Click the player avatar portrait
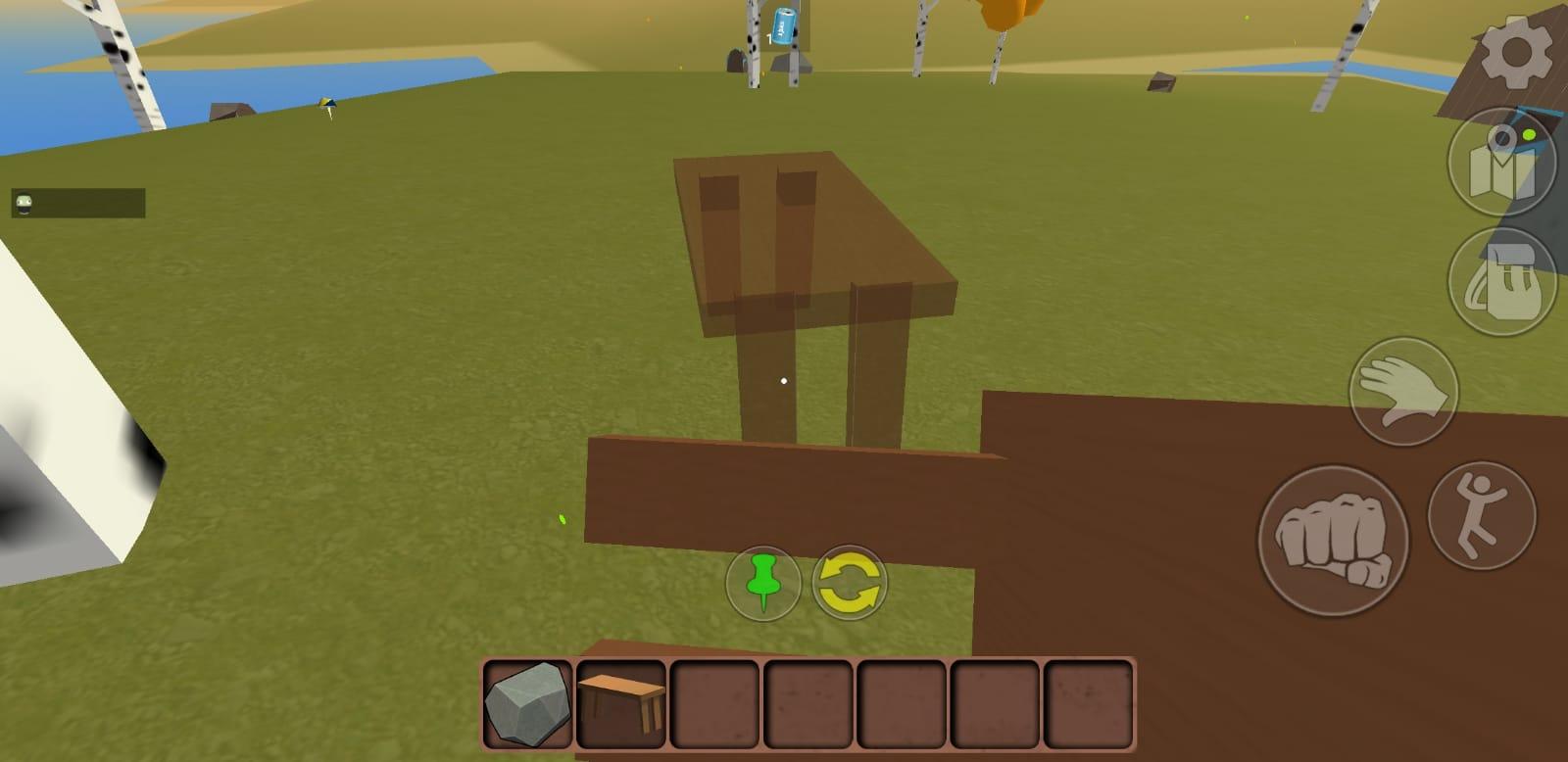 click(x=22, y=203)
